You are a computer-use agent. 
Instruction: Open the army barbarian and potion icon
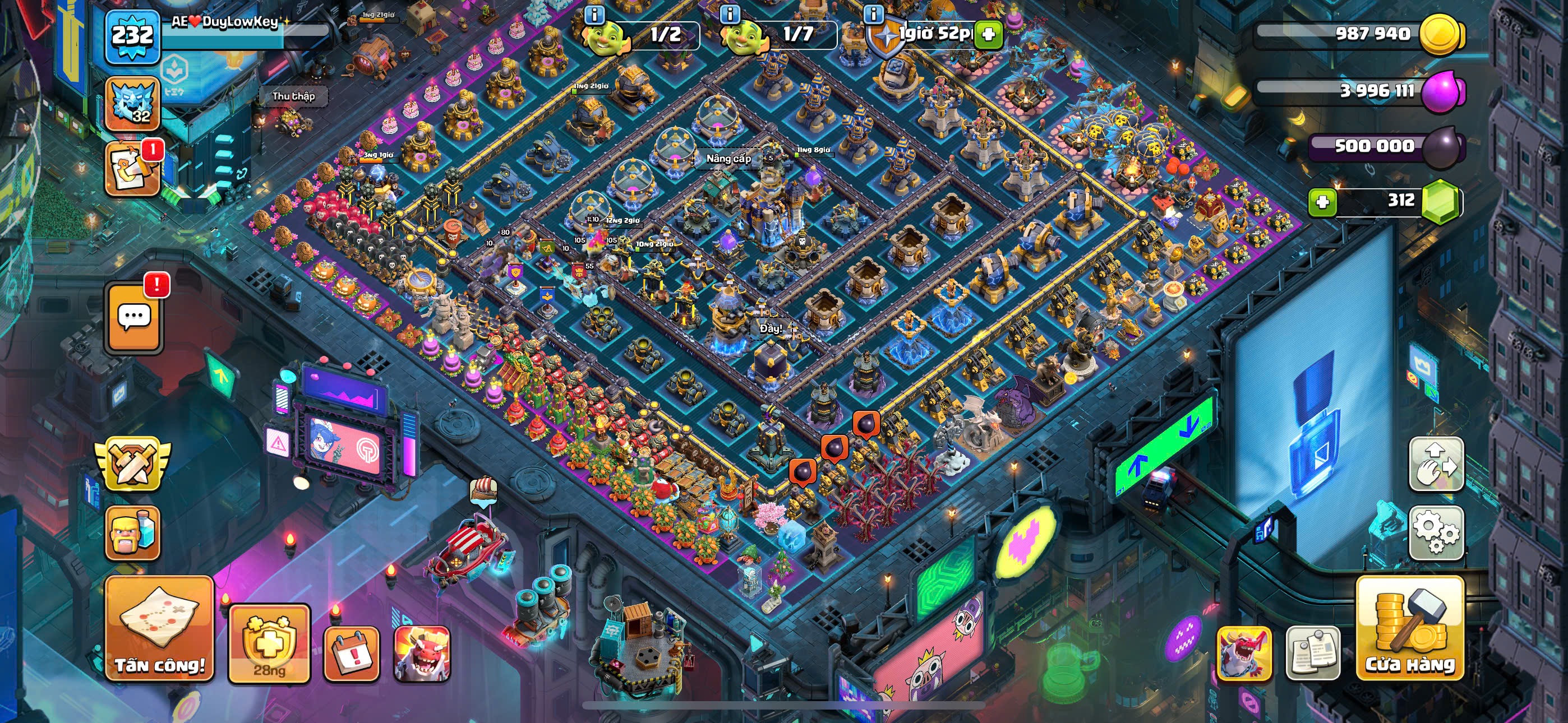pos(133,533)
